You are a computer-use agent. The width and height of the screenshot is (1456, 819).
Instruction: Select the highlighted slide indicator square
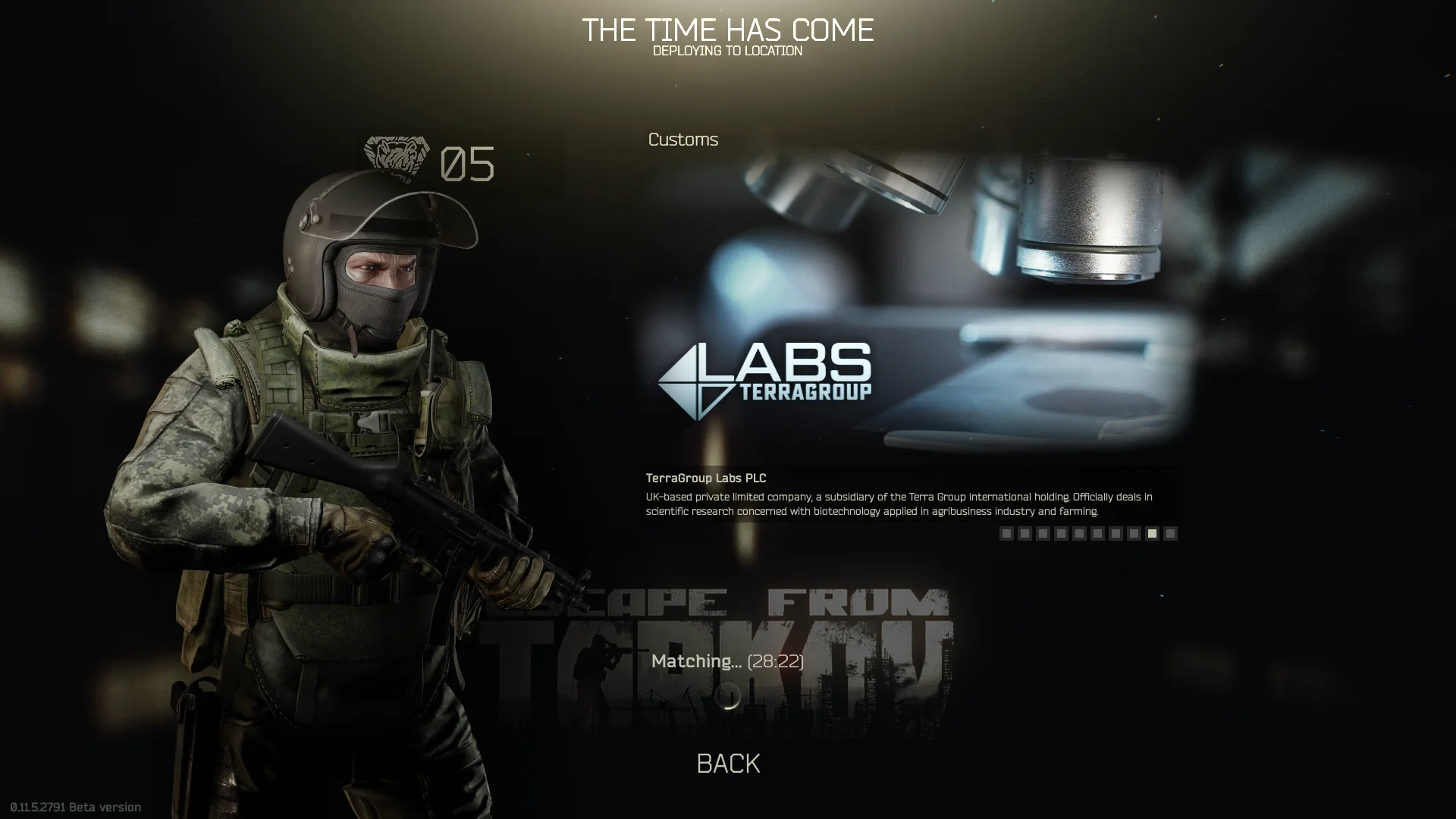tap(1152, 534)
